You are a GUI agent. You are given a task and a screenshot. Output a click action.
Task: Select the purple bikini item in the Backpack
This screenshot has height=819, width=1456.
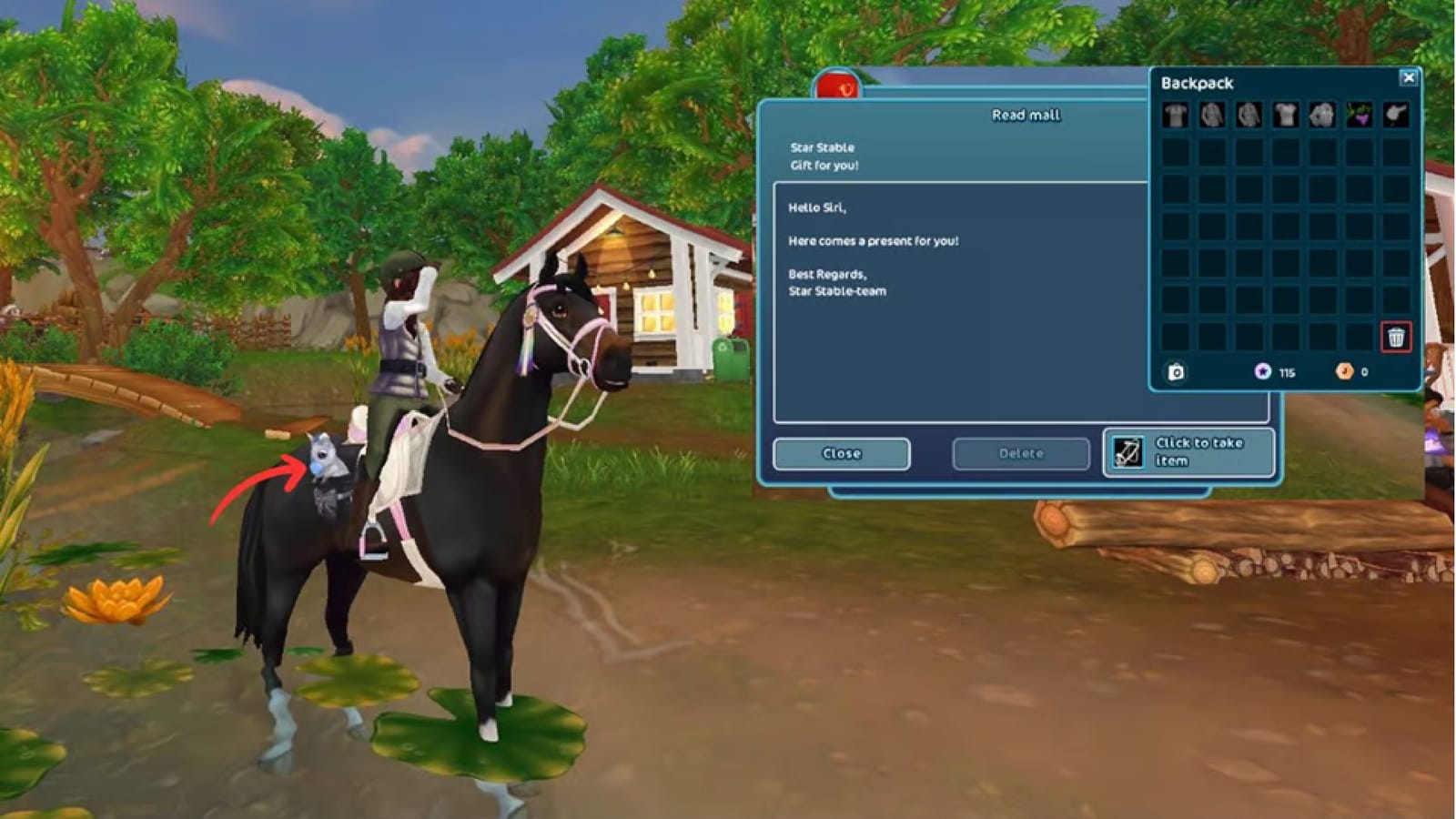[1359, 115]
